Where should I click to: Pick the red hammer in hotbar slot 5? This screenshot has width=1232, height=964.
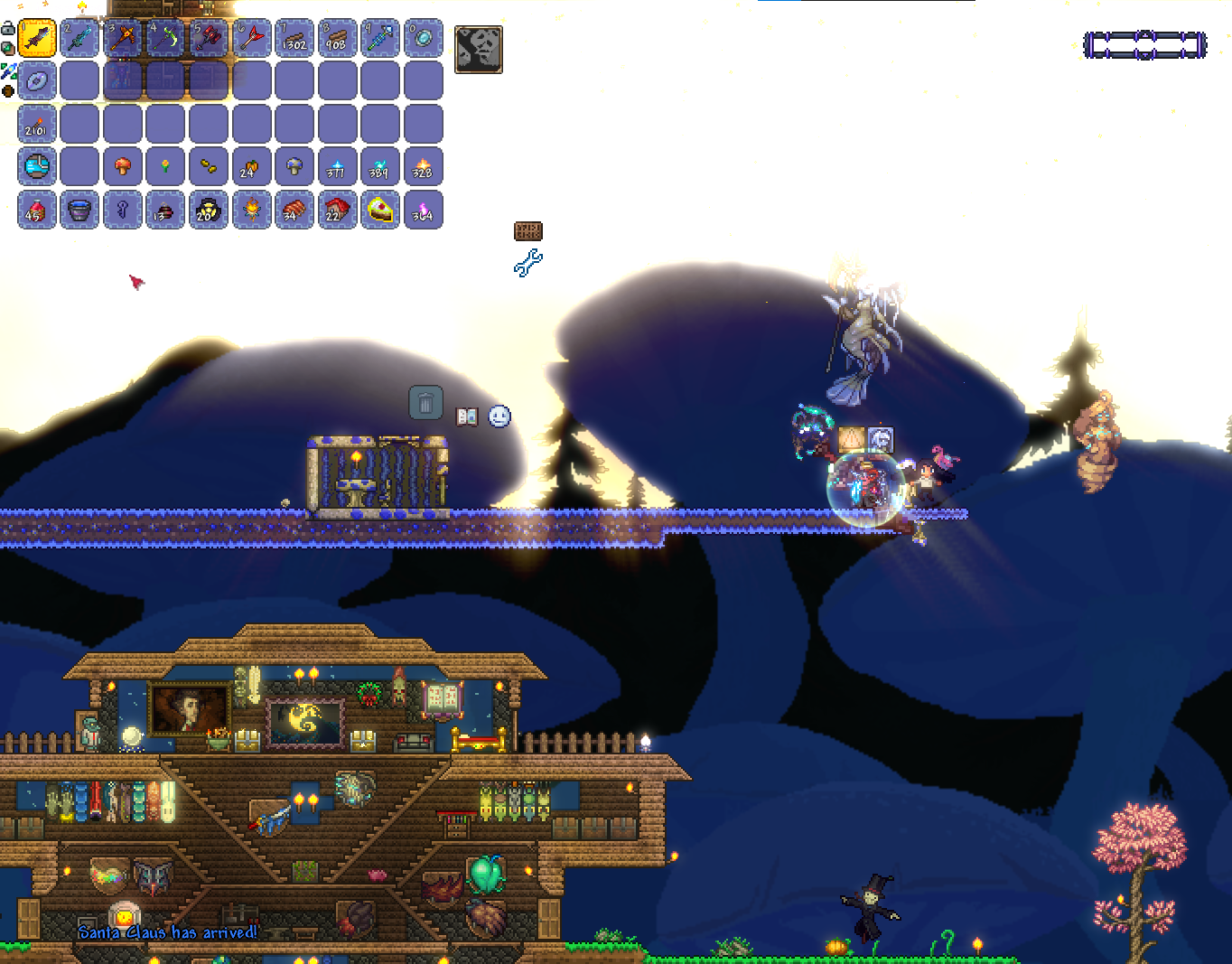click(x=209, y=39)
